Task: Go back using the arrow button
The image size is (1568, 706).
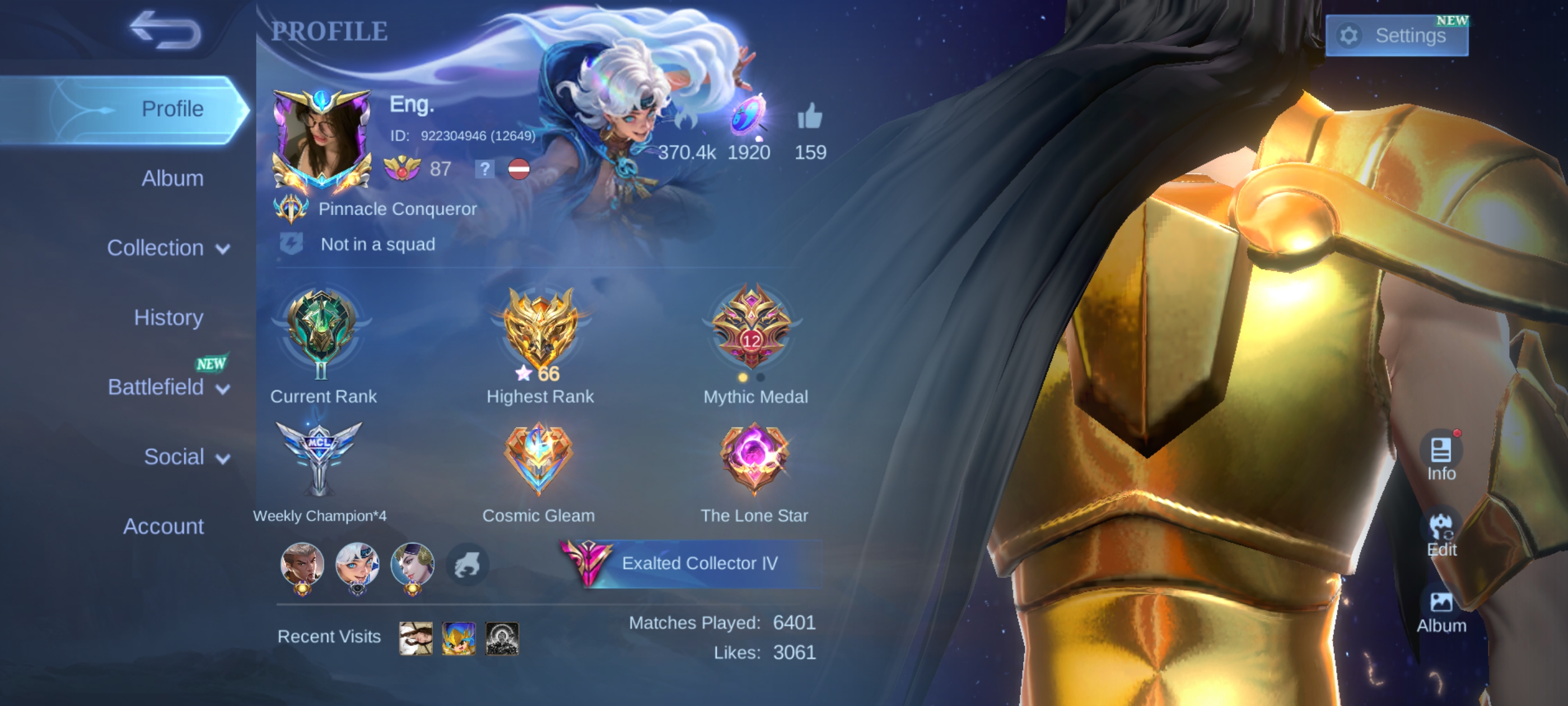Action: coord(166,30)
